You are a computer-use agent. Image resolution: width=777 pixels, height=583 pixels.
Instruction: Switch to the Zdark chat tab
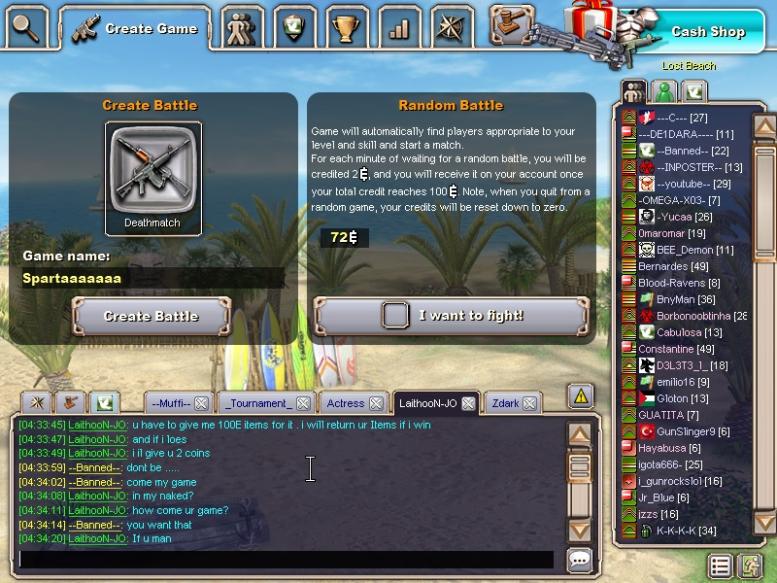click(x=505, y=403)
